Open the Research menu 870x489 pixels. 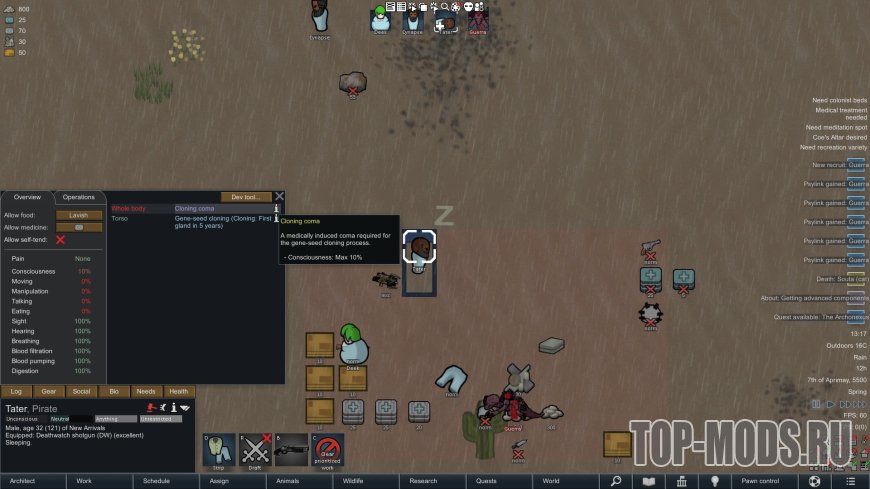(423, 481)
